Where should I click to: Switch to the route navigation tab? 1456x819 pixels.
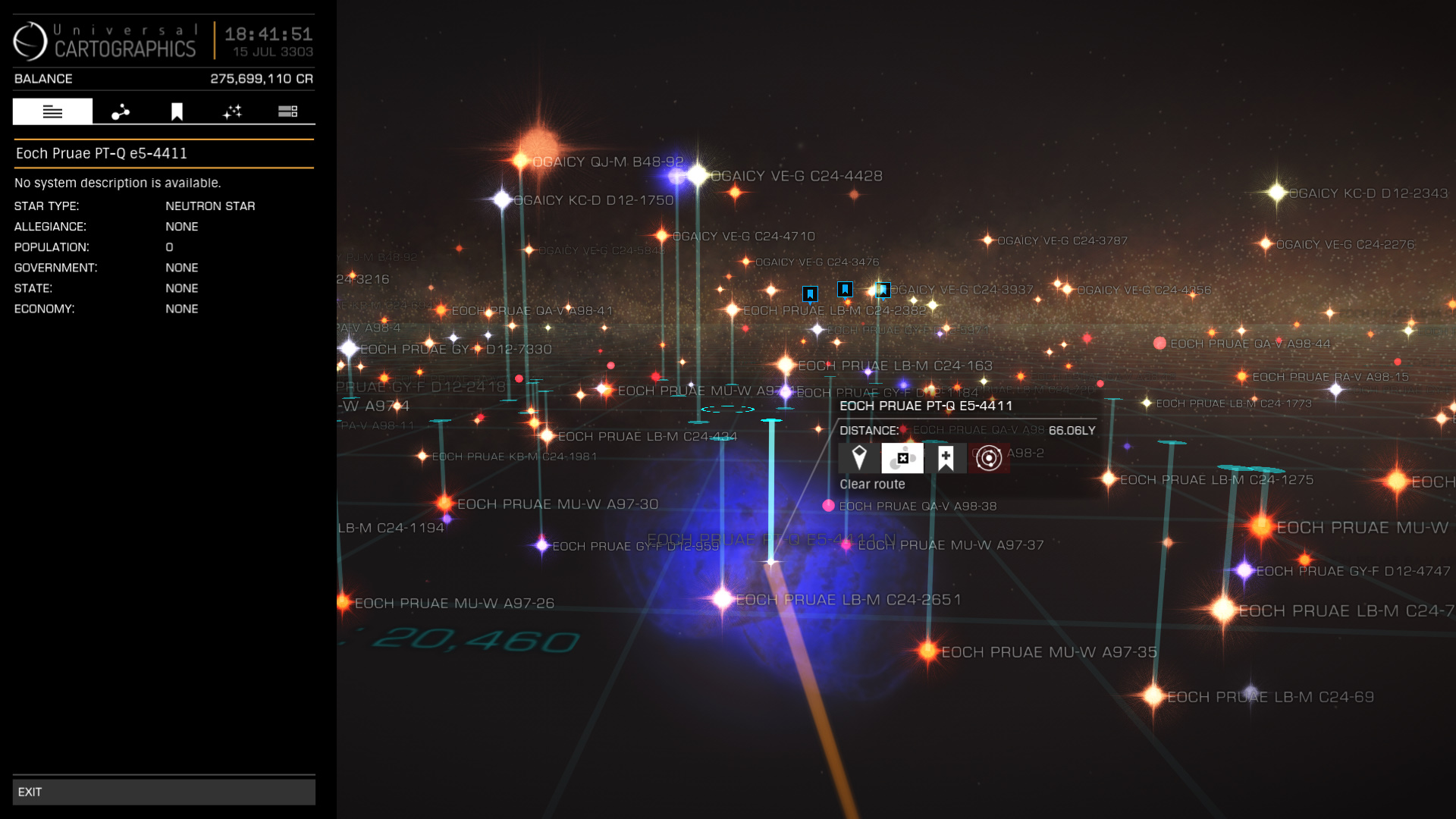(121, 111)
